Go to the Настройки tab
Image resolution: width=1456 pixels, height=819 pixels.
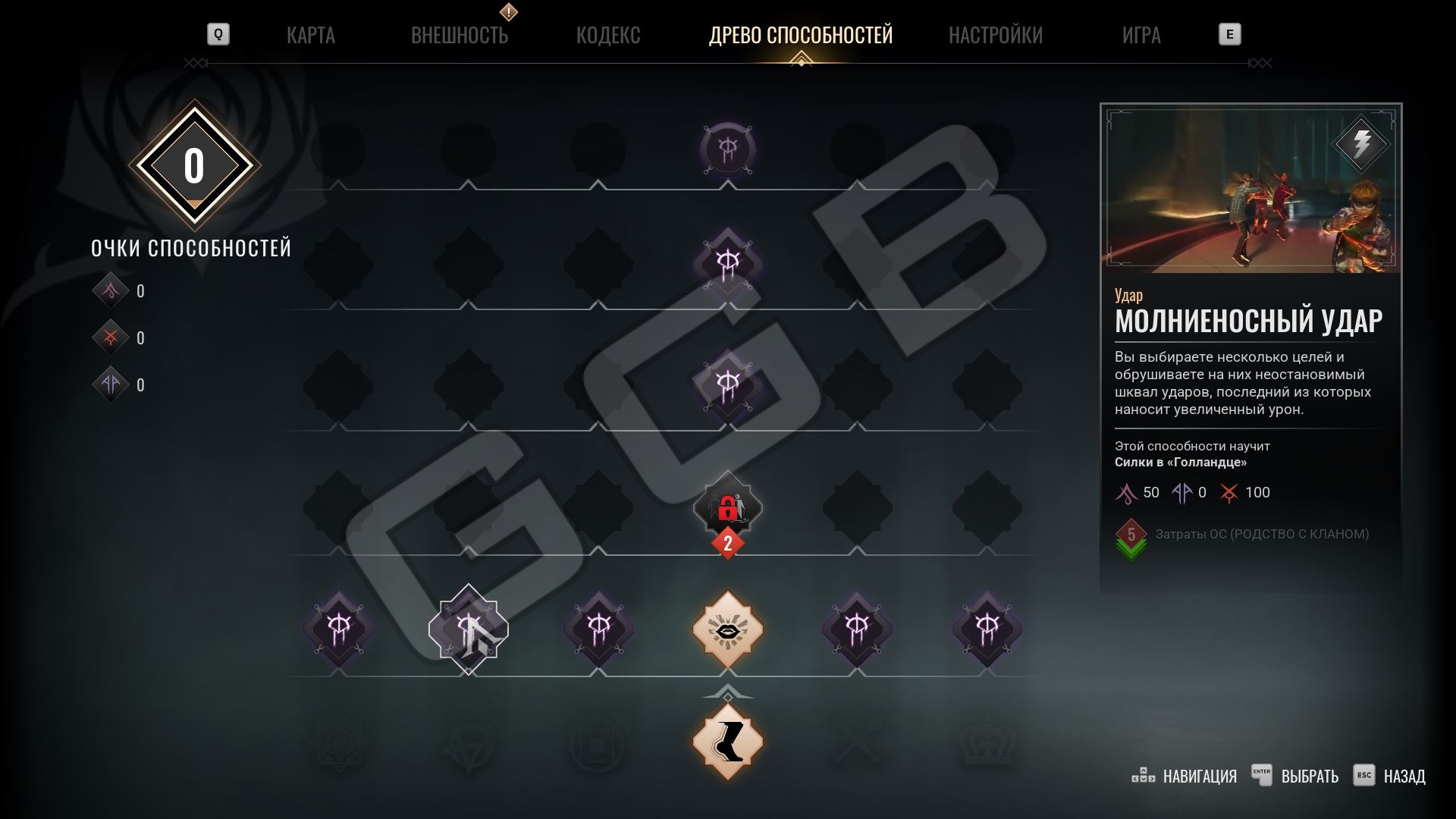click(995, 35)
